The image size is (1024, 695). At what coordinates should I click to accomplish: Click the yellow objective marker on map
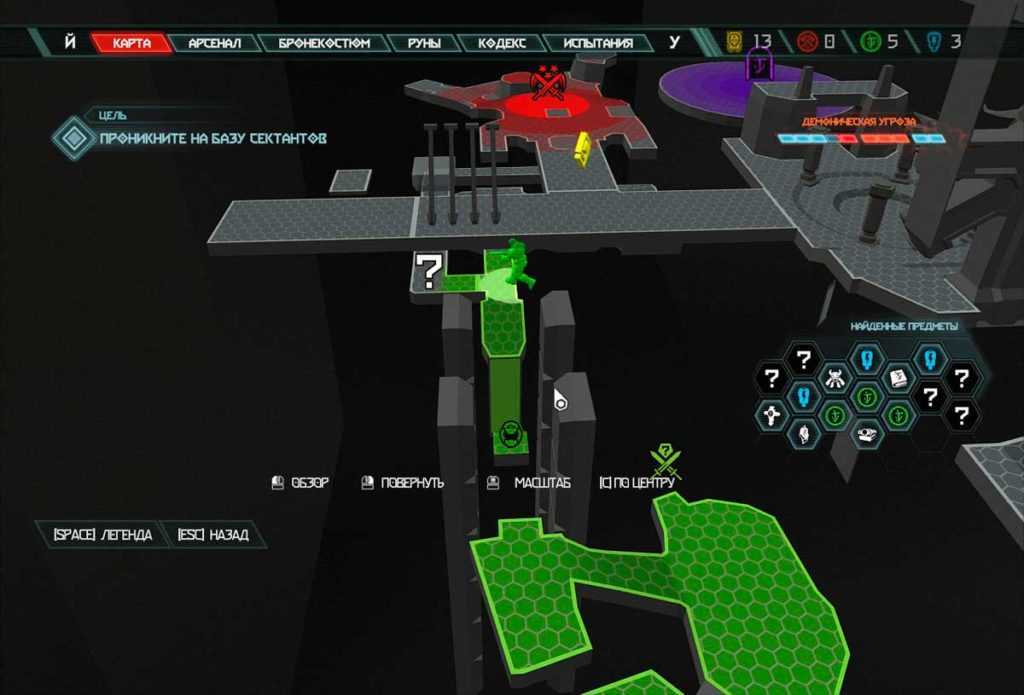coord(580,148)
